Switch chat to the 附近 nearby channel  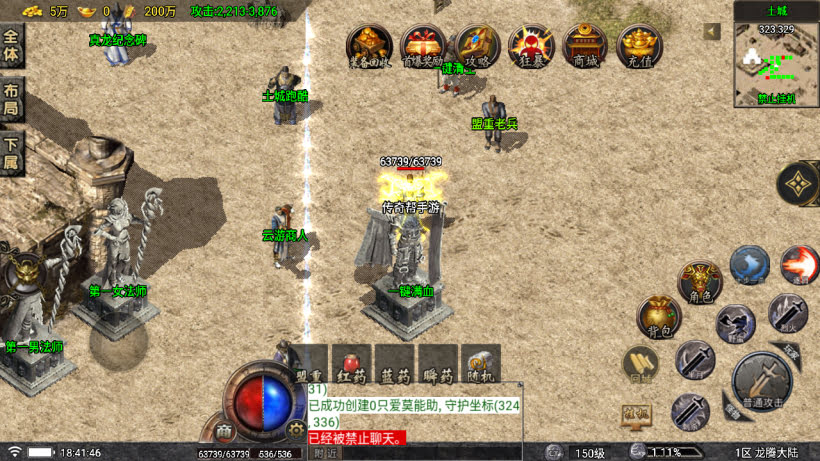[x=325, y=453]
